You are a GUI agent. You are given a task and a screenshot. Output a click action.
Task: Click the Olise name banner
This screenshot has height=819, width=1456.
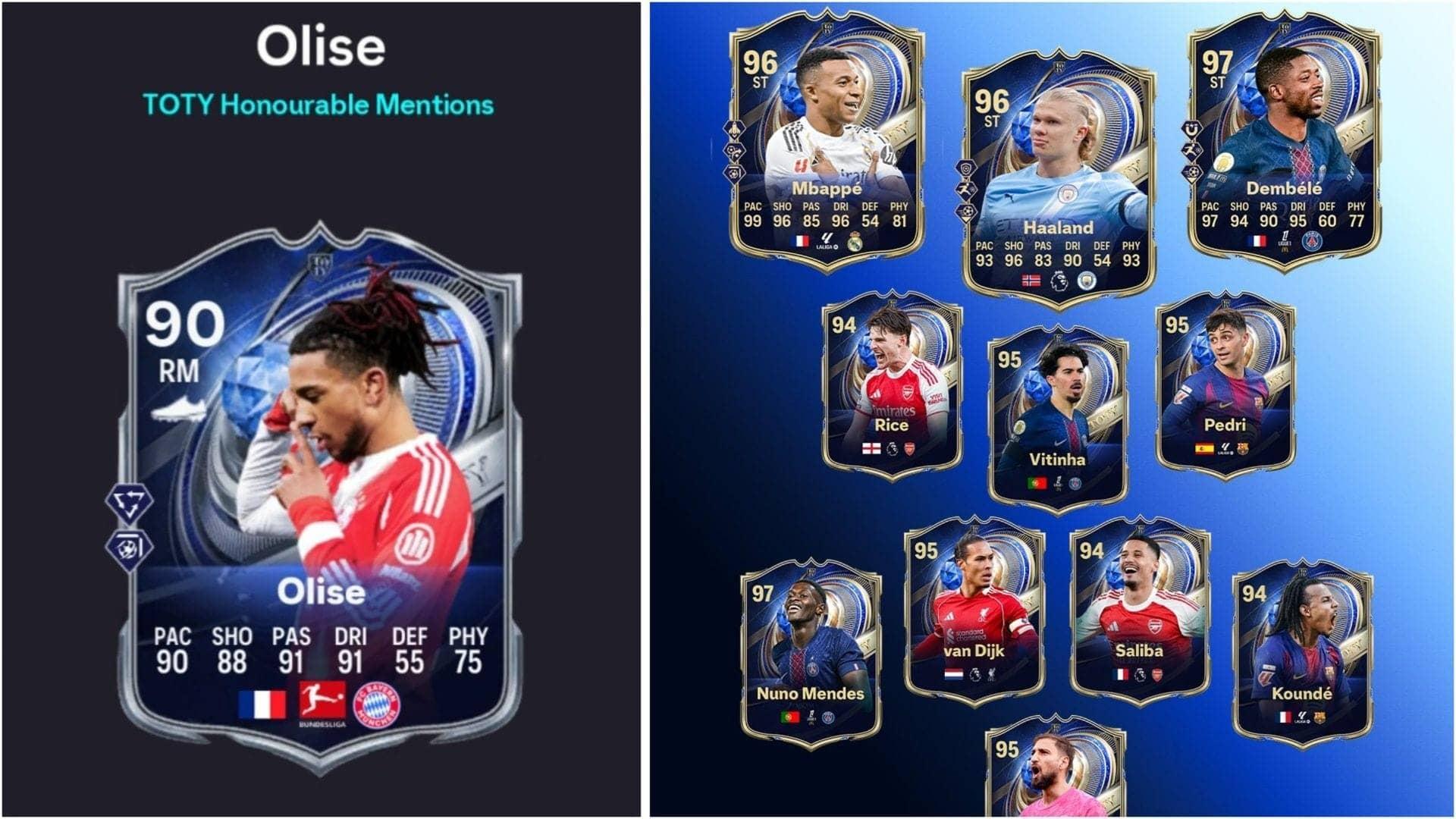321,591
